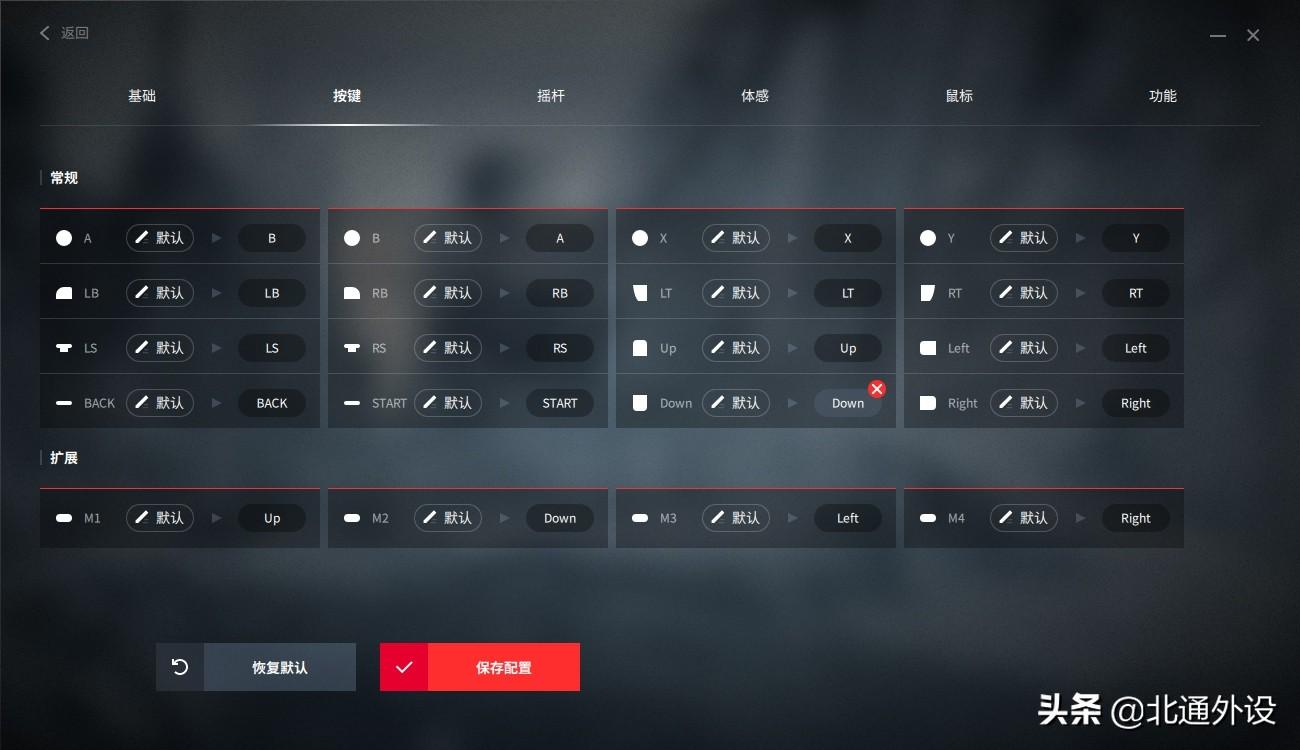Click the mapped value B for button A
This screenshot has width=1300, height=750.
[272, 238]
